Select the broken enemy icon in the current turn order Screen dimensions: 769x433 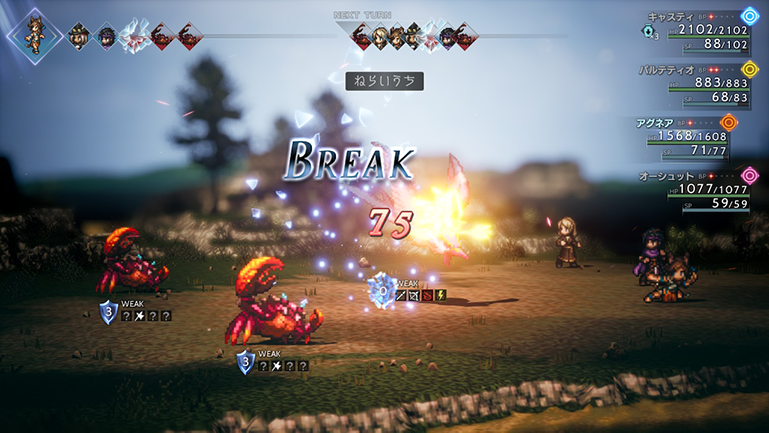pyautogui.click(x=133, y=38)
